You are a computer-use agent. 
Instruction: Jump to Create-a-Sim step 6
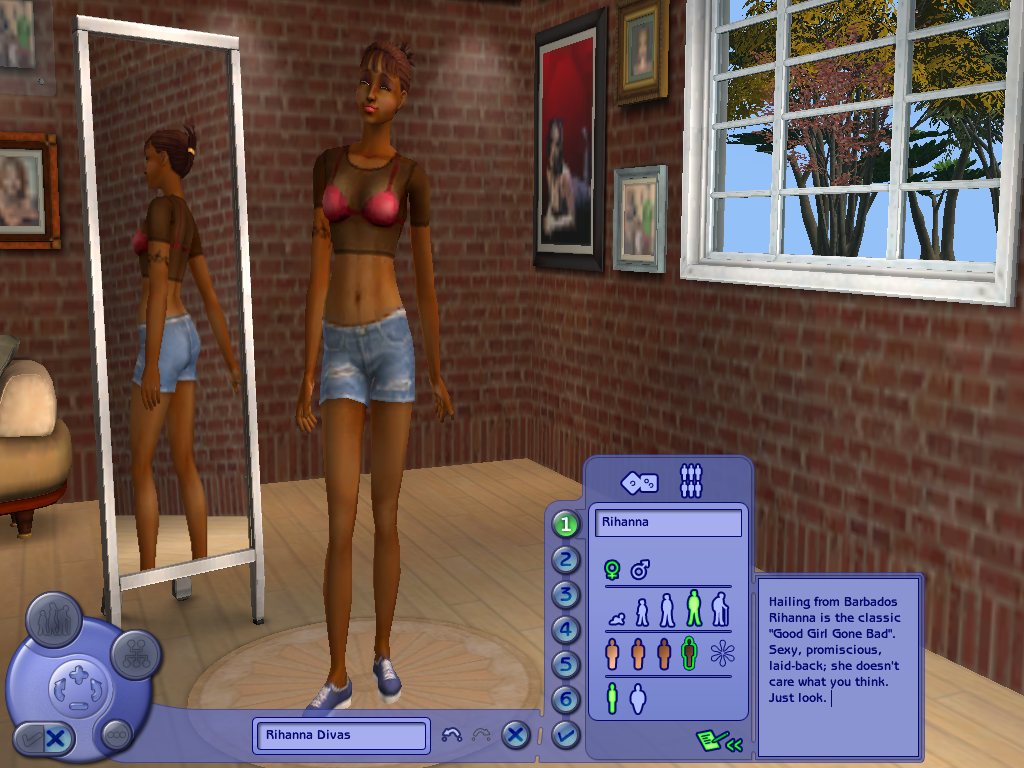tap(566, 700)
